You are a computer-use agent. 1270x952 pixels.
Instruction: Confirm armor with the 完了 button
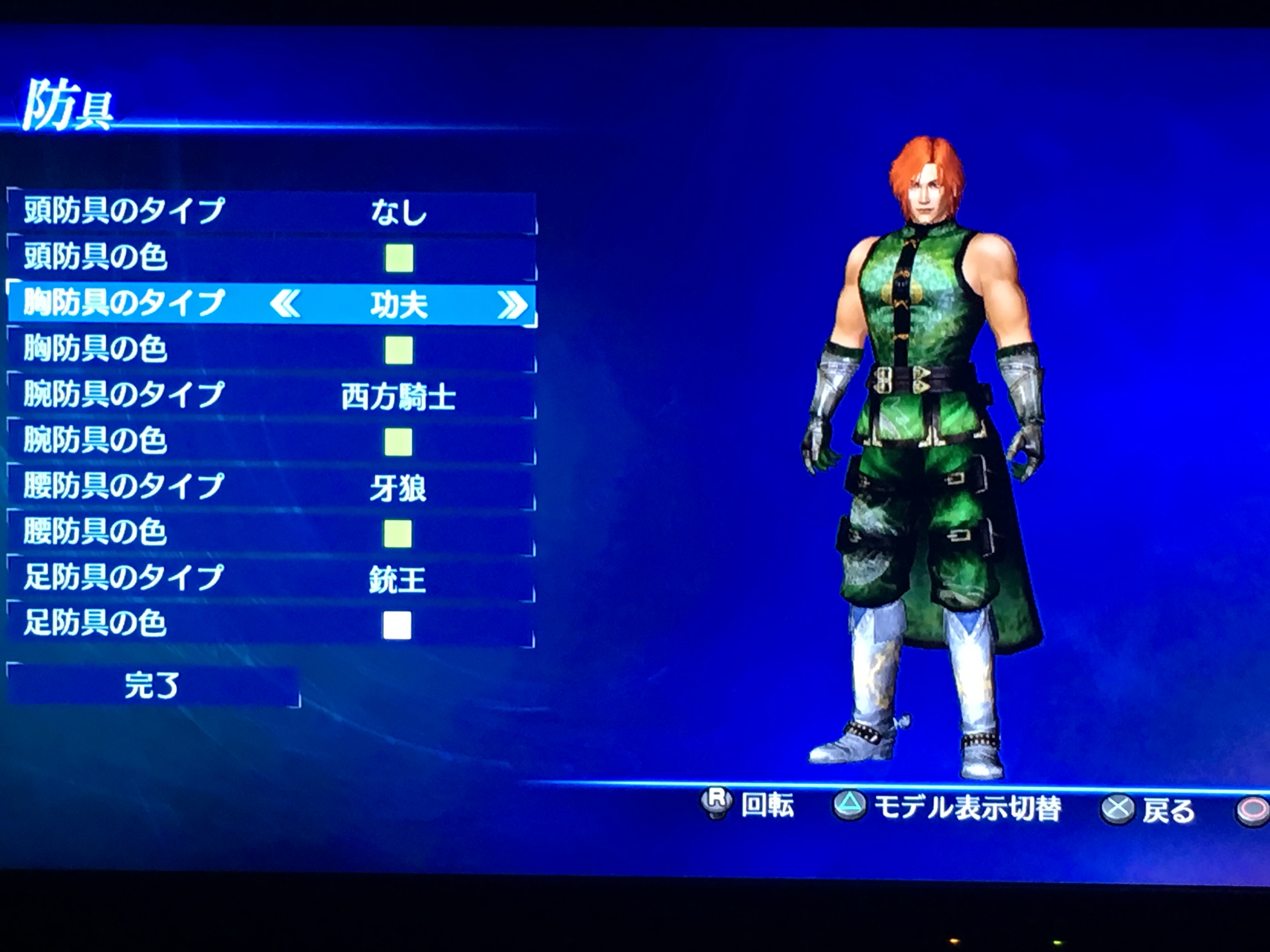pos(152,685)
